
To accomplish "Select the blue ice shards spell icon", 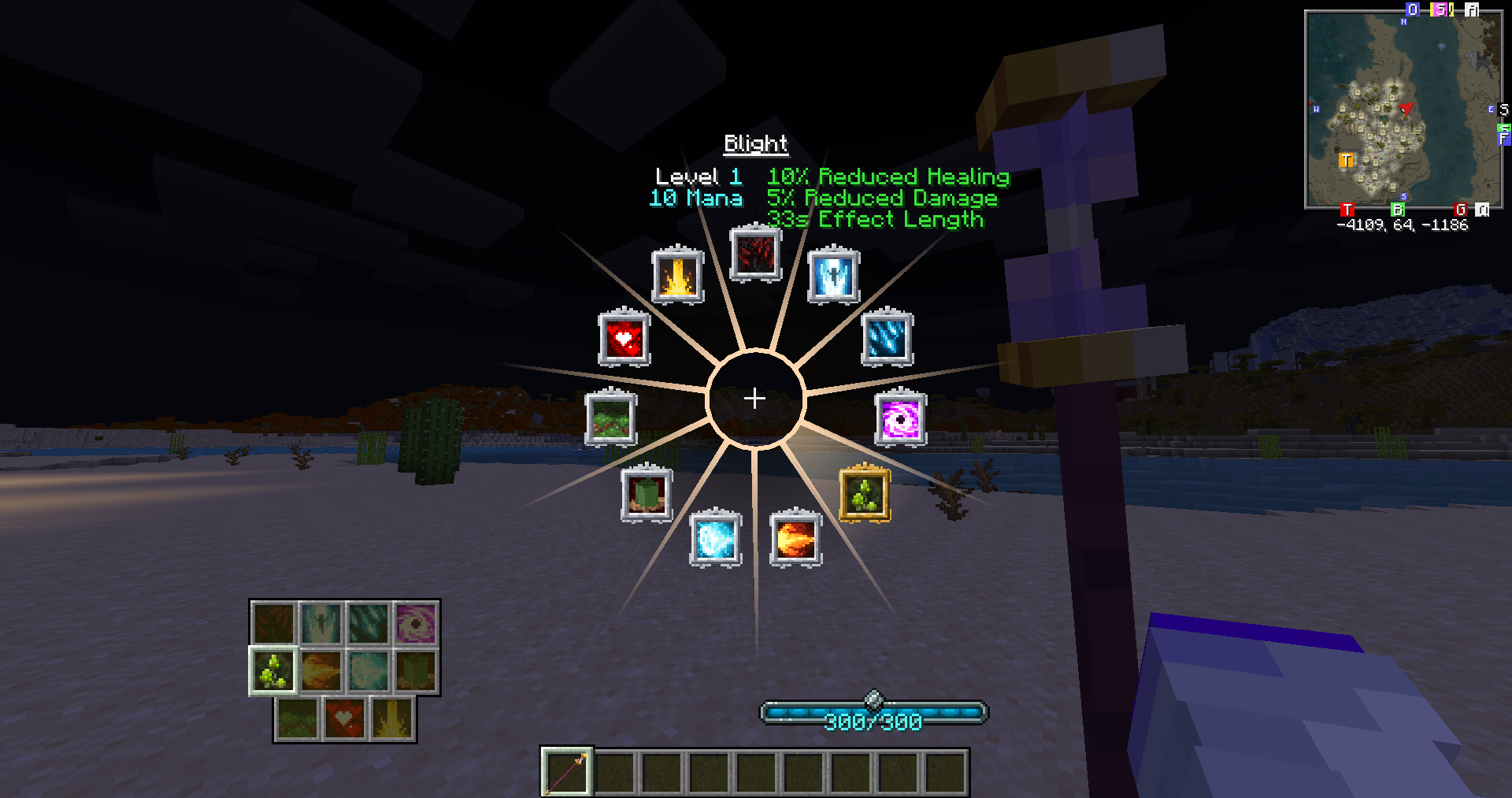I will [x=888, y=340].
